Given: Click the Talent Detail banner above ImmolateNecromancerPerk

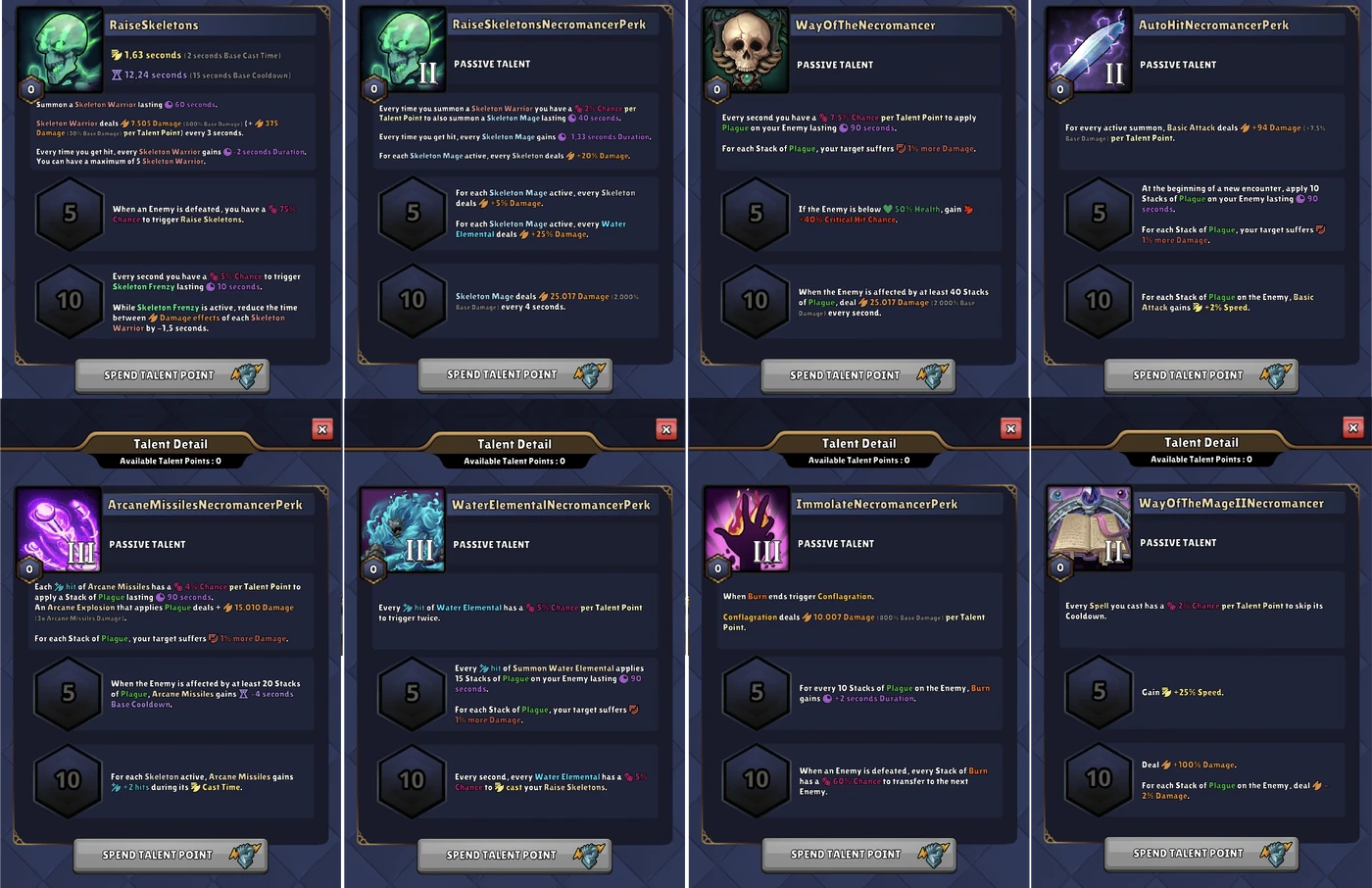Looking at the screenshot, I should tap(857, 443).
